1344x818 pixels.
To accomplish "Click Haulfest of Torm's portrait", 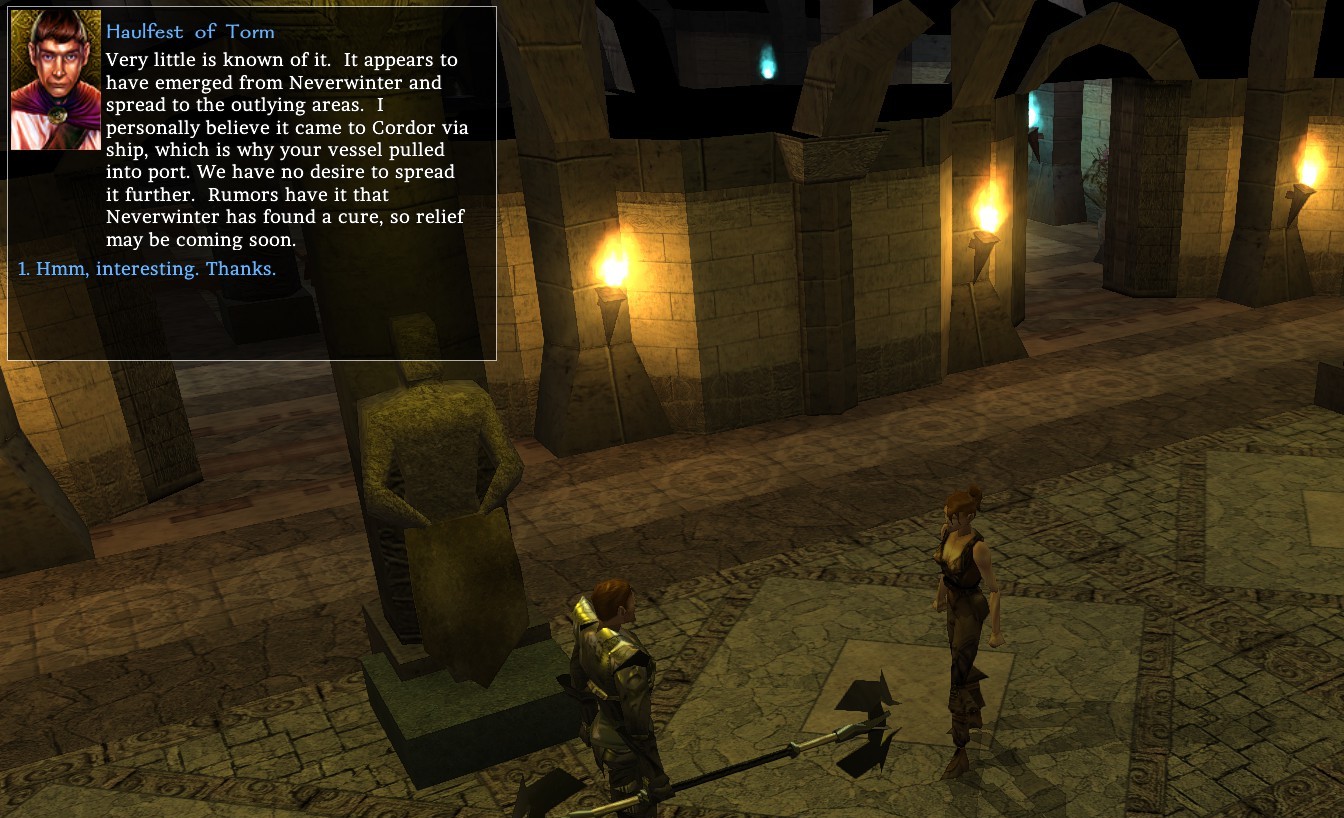I will pos(55,81).
